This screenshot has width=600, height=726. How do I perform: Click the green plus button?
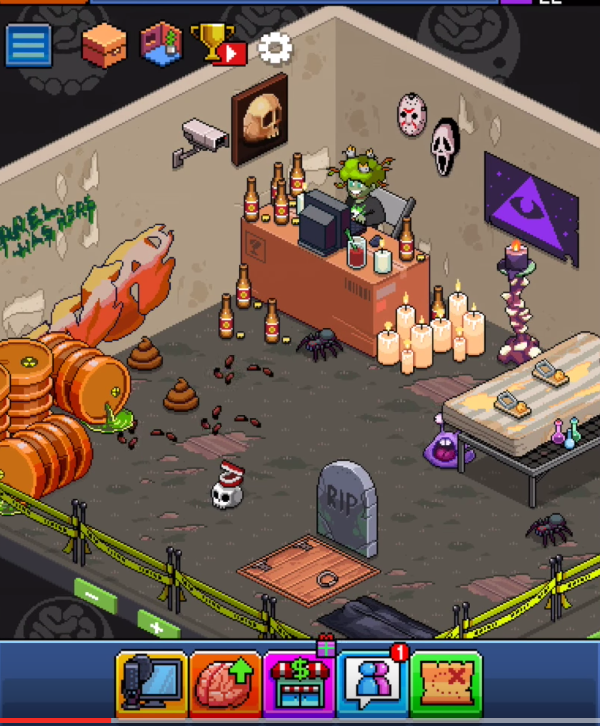coord(157,627)
